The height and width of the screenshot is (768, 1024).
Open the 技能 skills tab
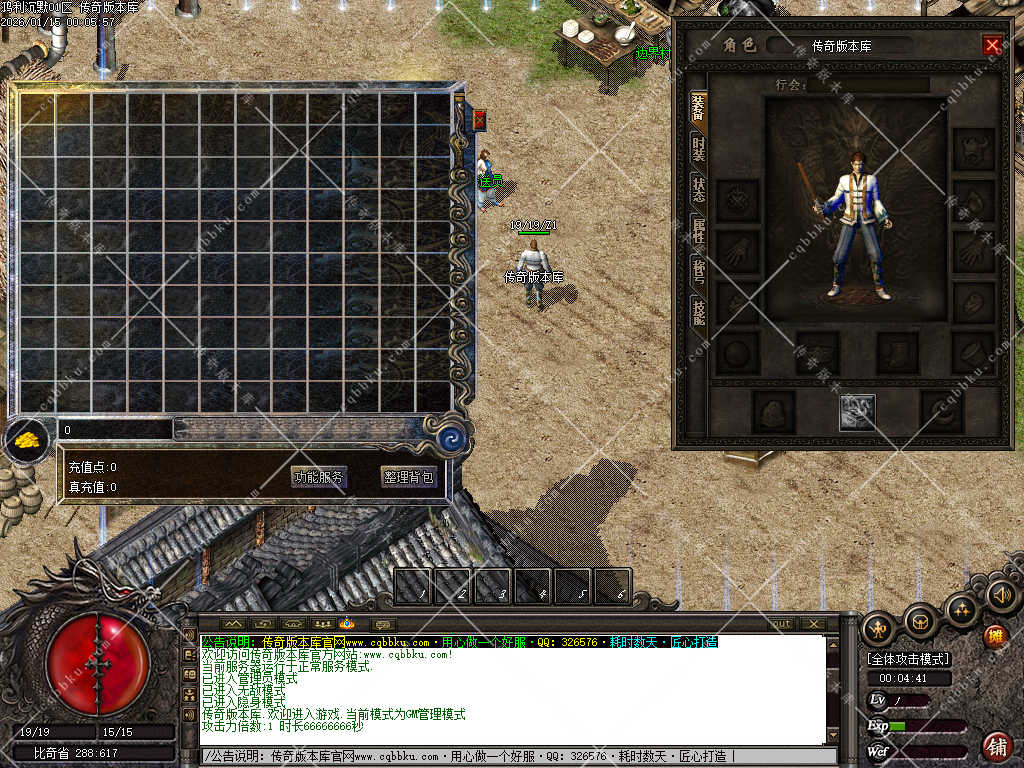coord(698,311)
